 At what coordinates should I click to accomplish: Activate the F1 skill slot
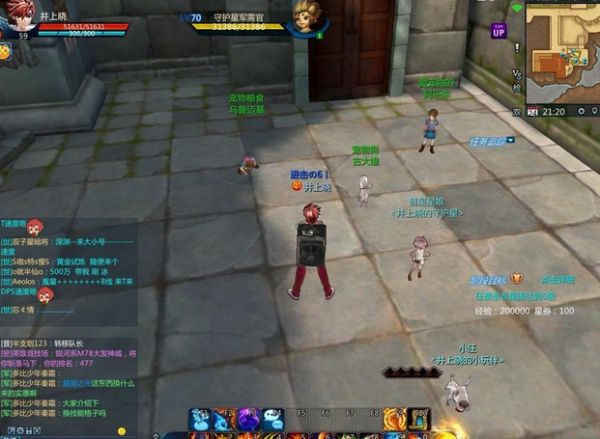tap(199, 420)
